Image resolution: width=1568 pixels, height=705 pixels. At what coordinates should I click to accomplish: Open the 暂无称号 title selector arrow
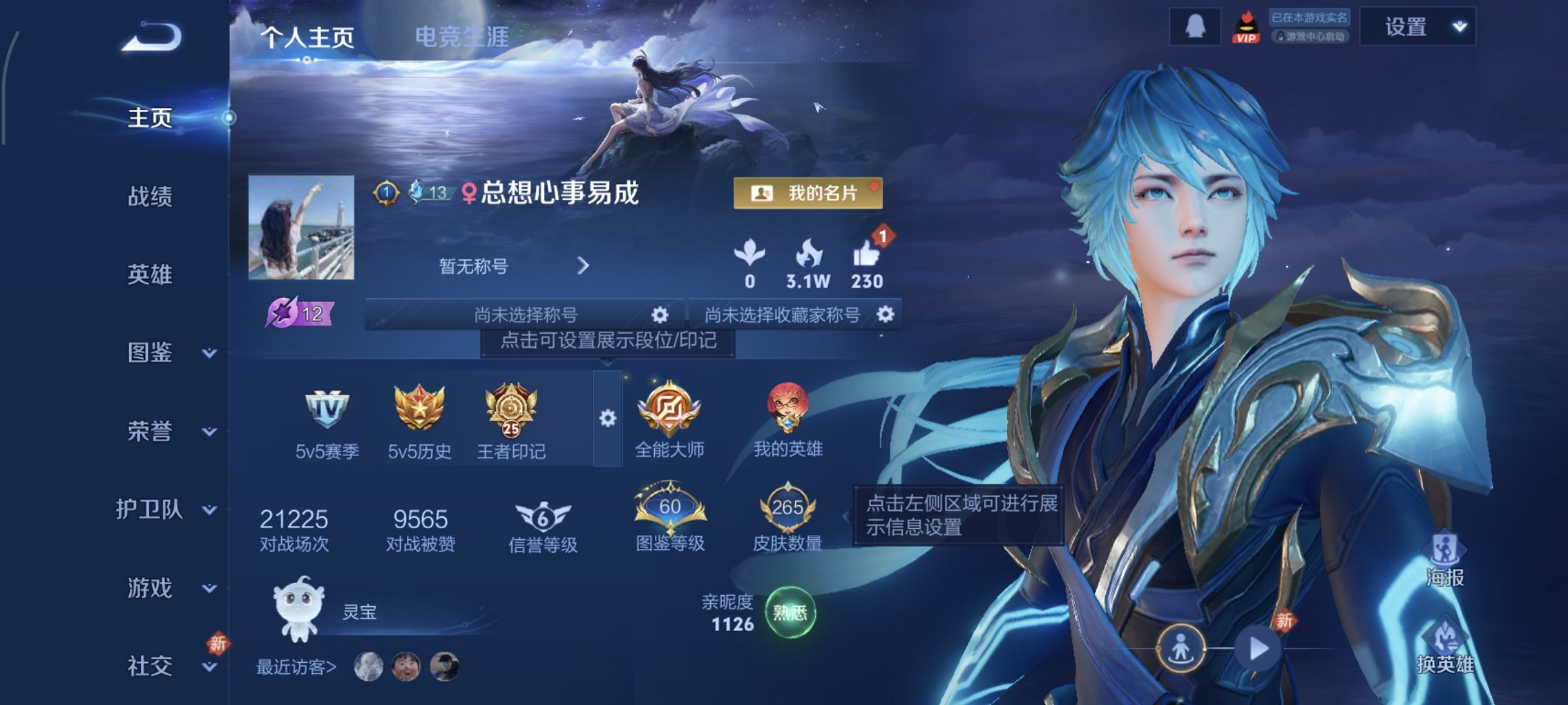(582, 266)
